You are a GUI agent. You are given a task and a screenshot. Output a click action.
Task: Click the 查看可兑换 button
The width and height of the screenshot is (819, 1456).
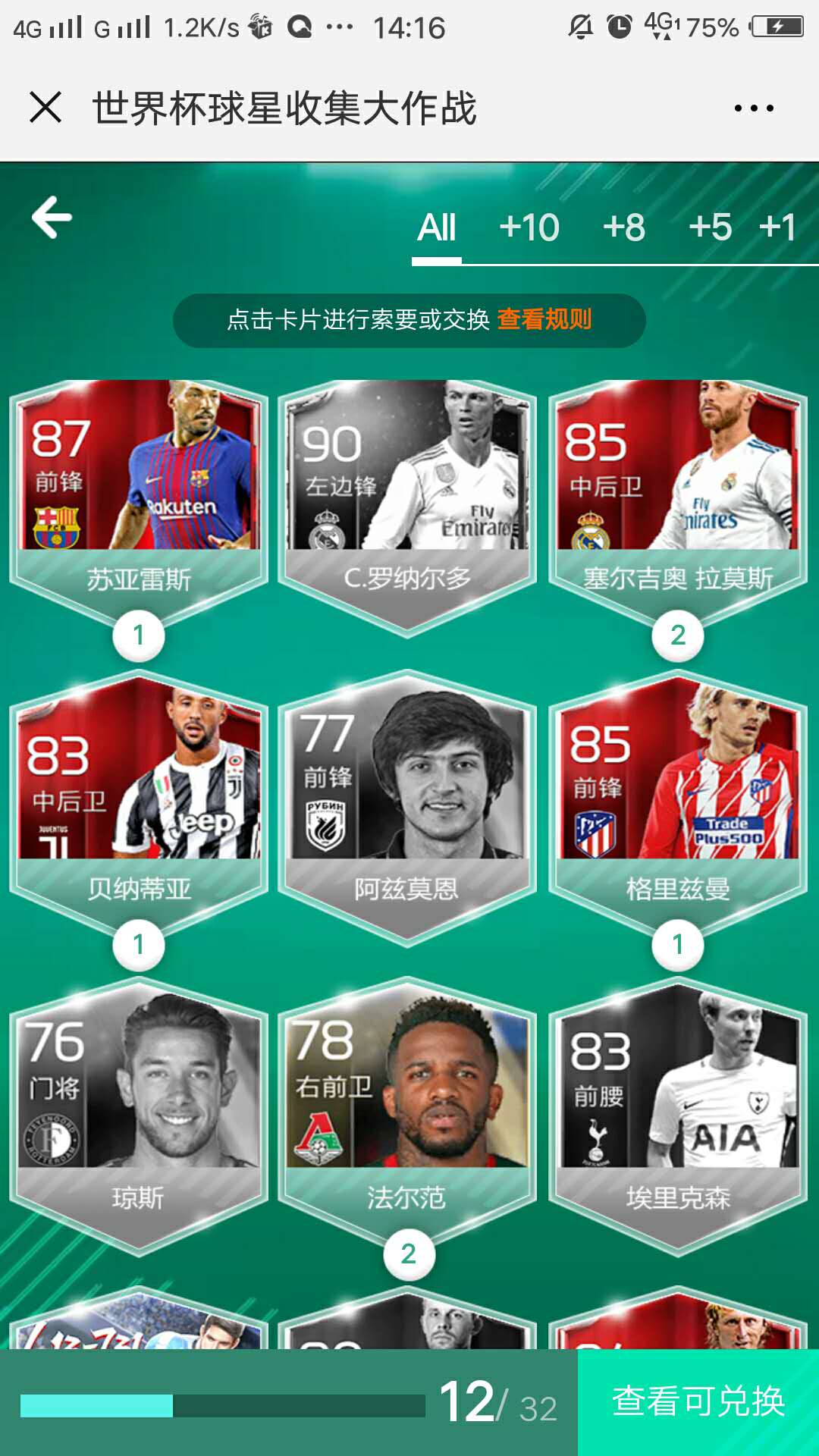(698, 1401)
